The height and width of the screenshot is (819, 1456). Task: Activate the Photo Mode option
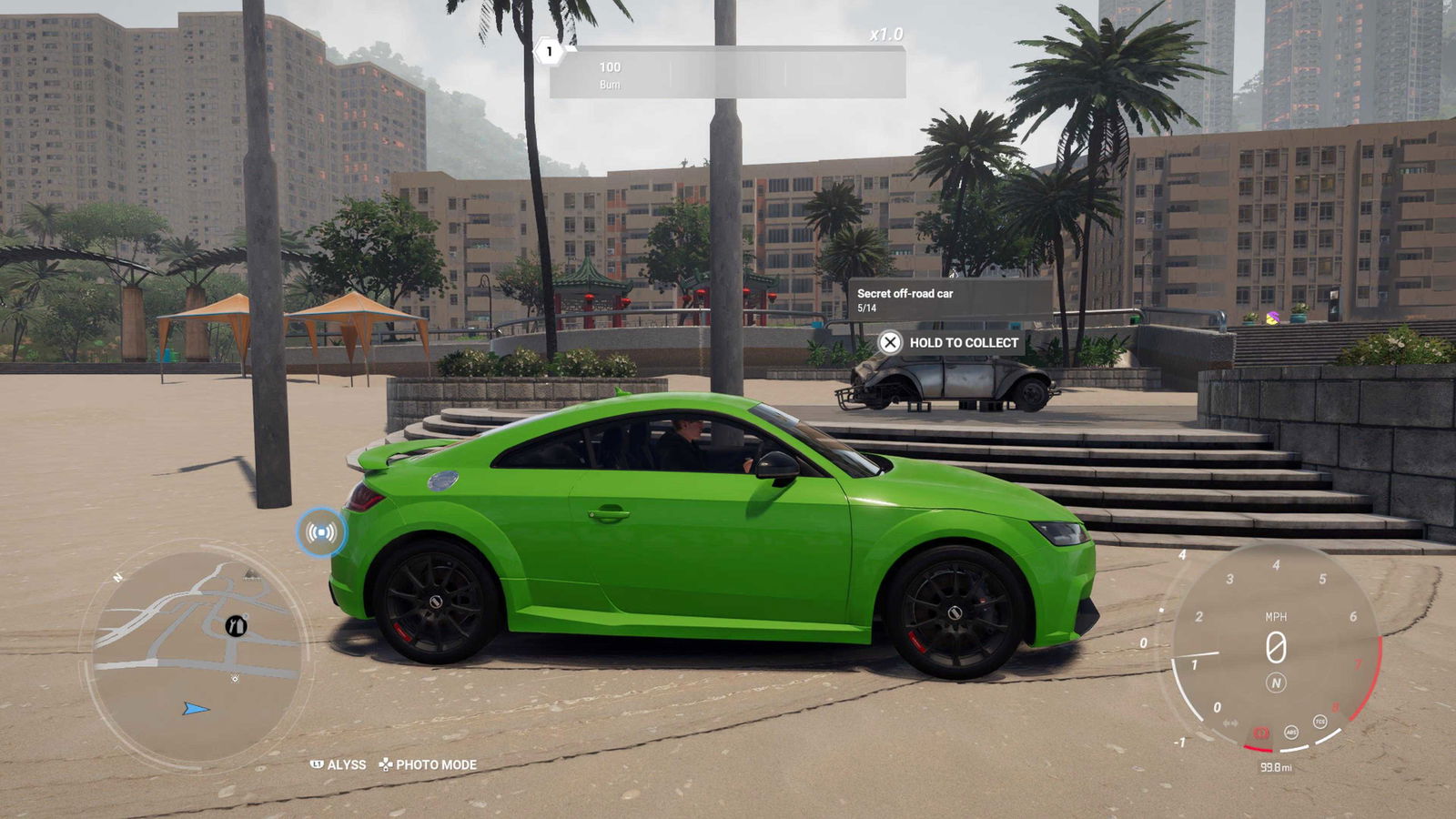tap(429, 764)
